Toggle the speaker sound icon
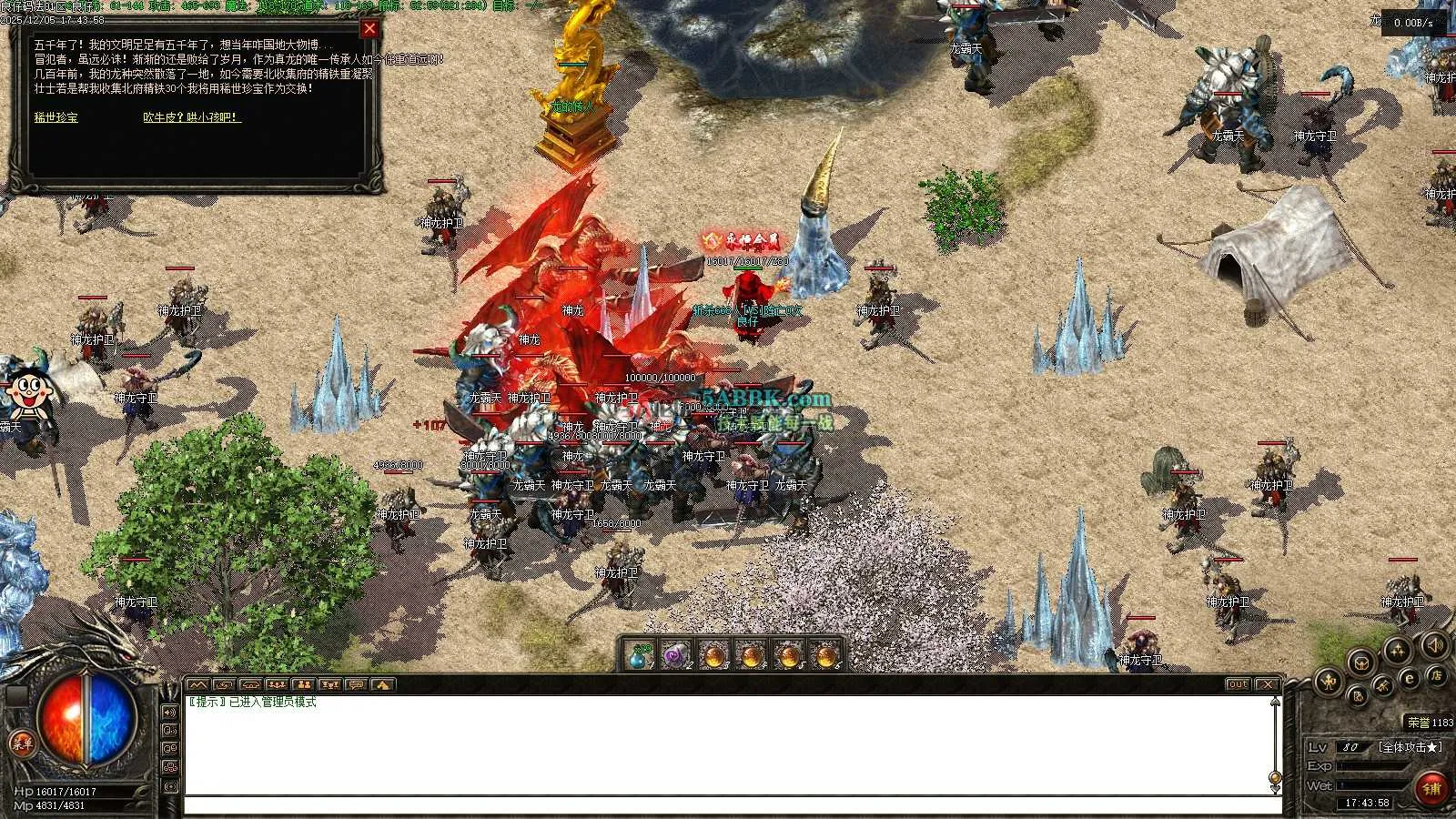The width and height of the screenshot is (1456, 819). point(1434,645)
